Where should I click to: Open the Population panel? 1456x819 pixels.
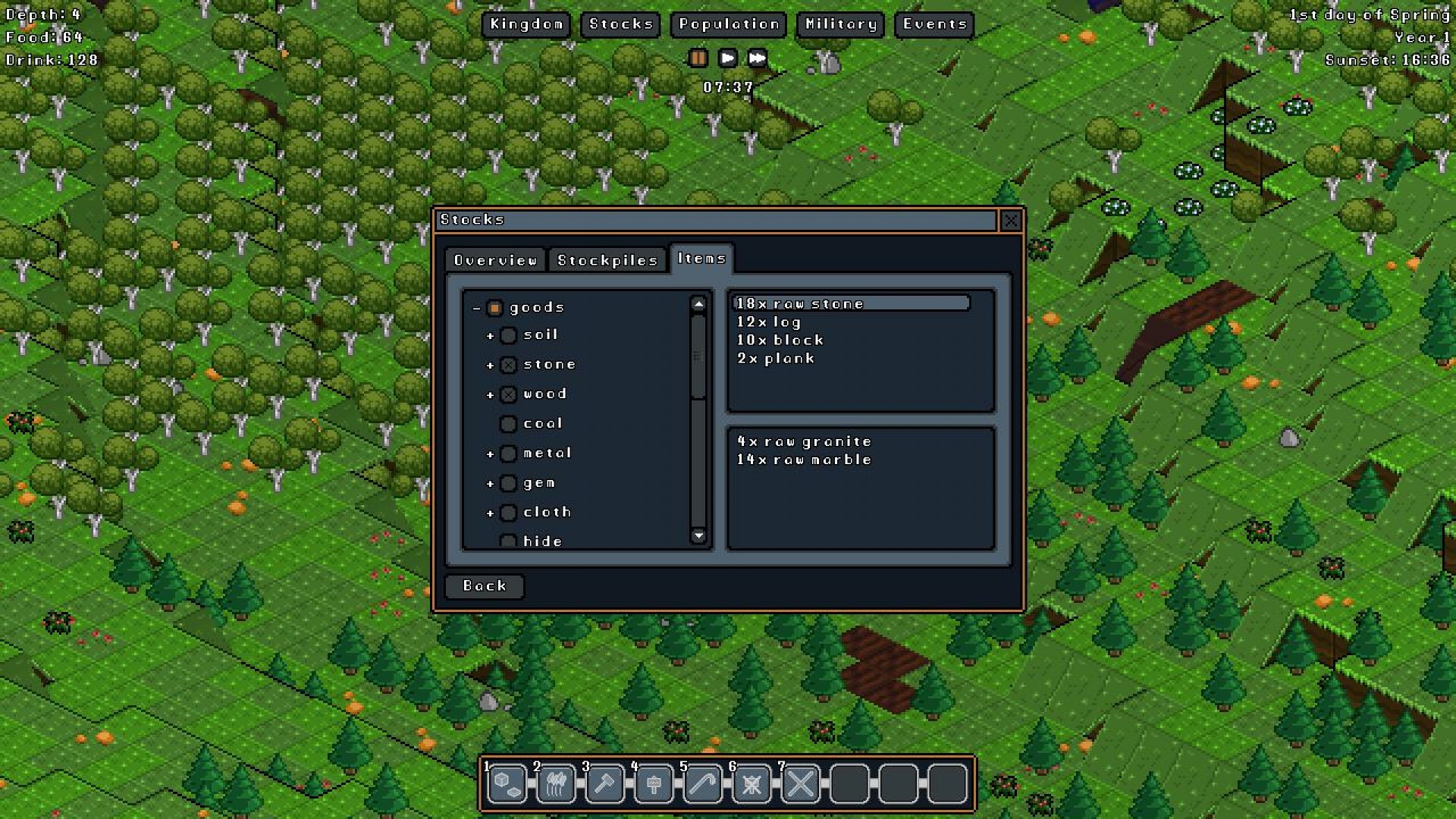(728, 24)
